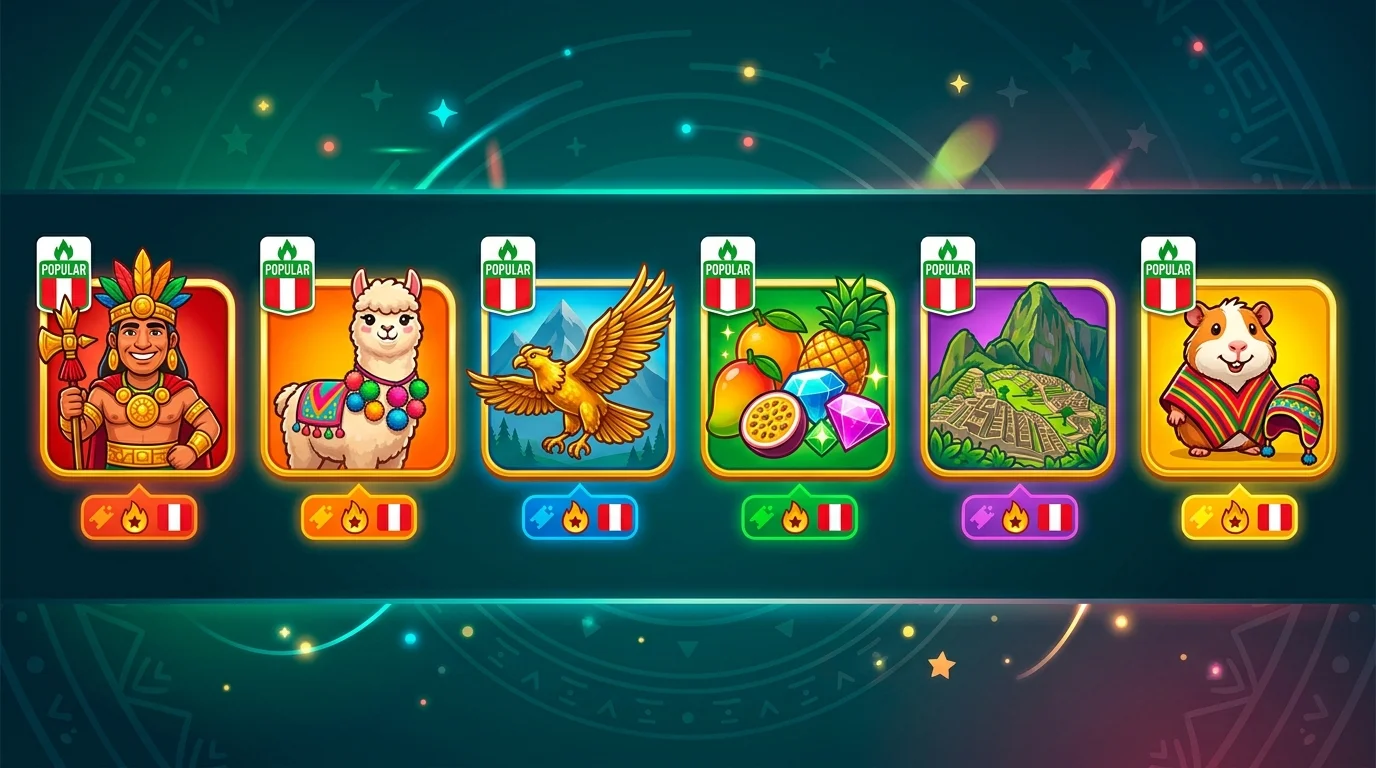Select the fluffy llama game tile
This screenshot has width=1376, height=768.
358,377
